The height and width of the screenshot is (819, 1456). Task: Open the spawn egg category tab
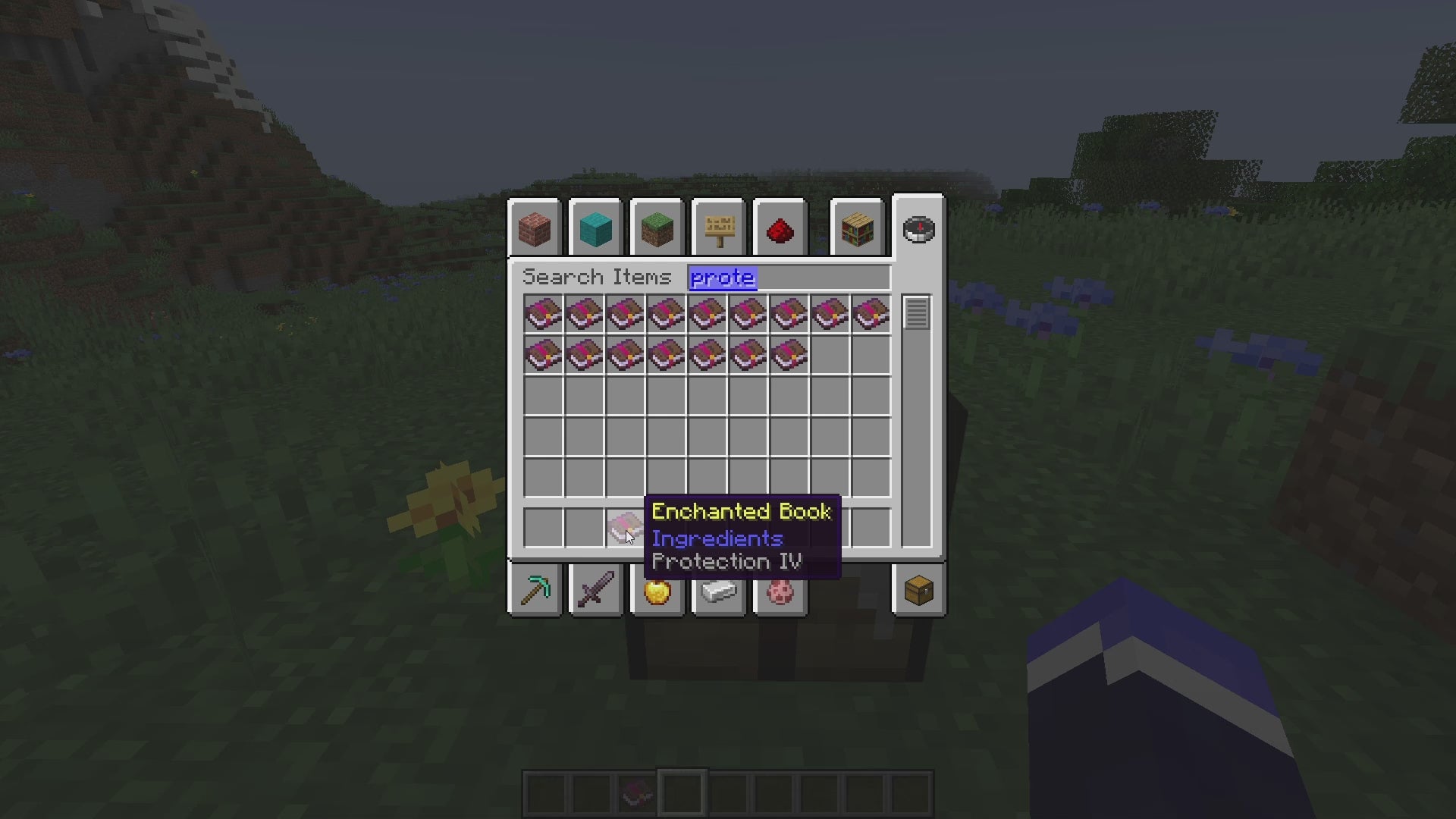coord(780,591)
